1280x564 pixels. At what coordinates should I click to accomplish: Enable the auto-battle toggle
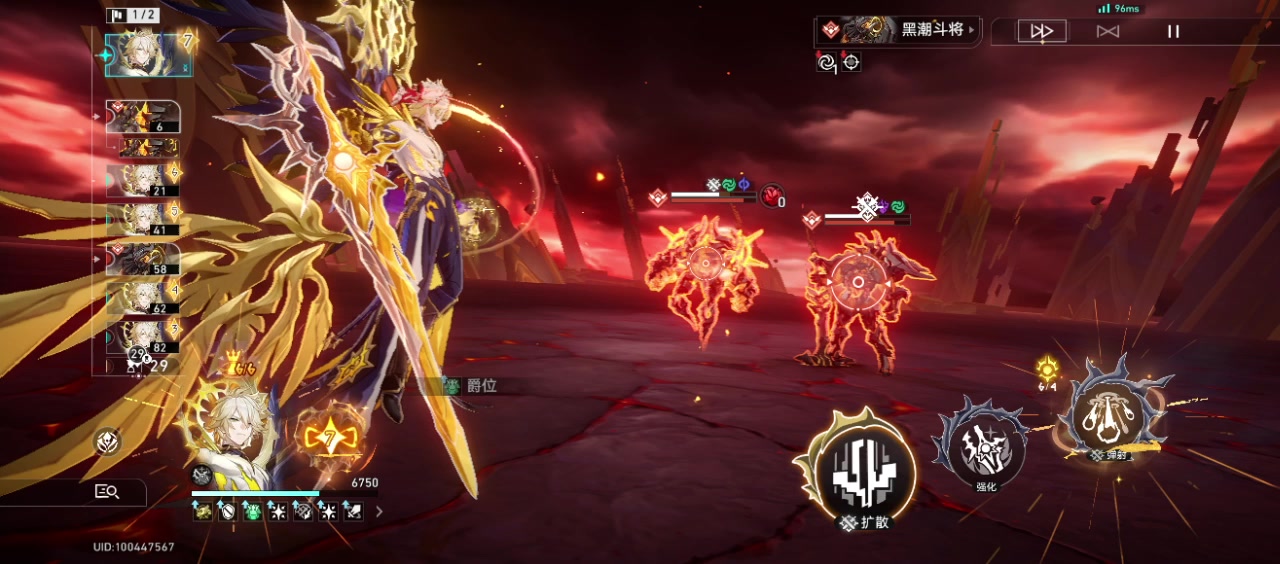[1107, 31]
